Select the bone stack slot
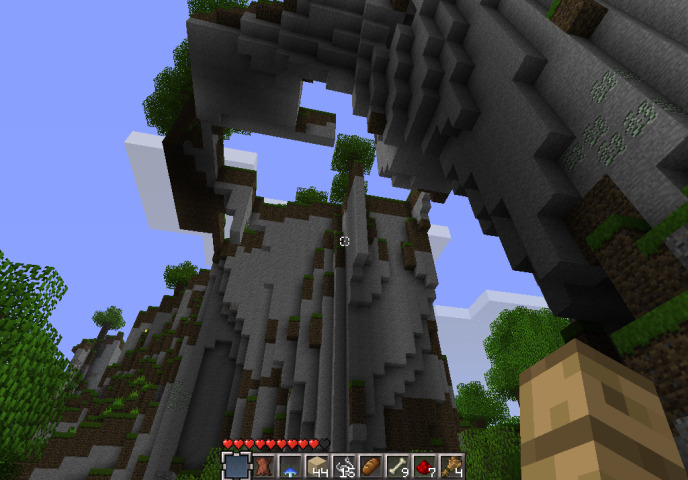Viewport: 688px width, 480px height. [x=397, y=466]
